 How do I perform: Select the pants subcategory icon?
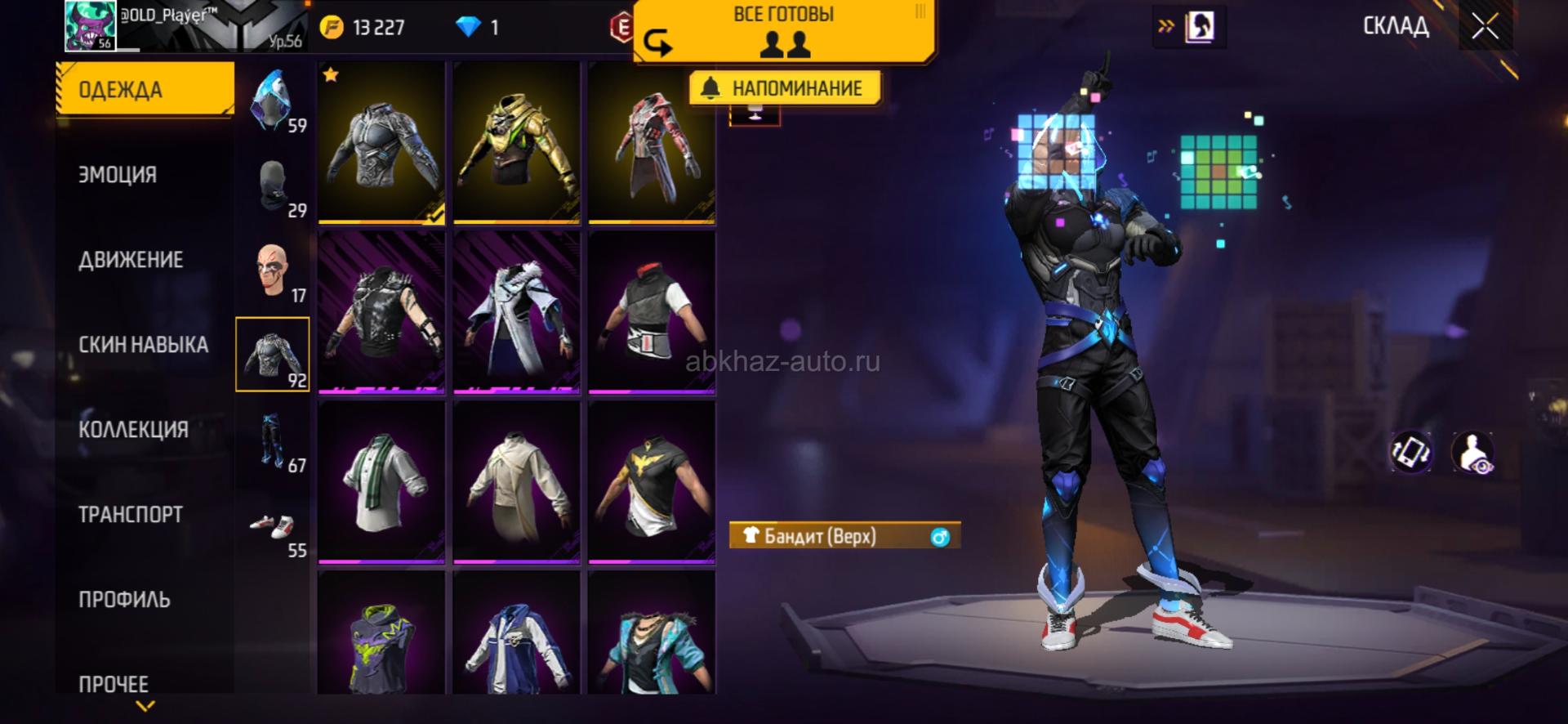(273, 441)
